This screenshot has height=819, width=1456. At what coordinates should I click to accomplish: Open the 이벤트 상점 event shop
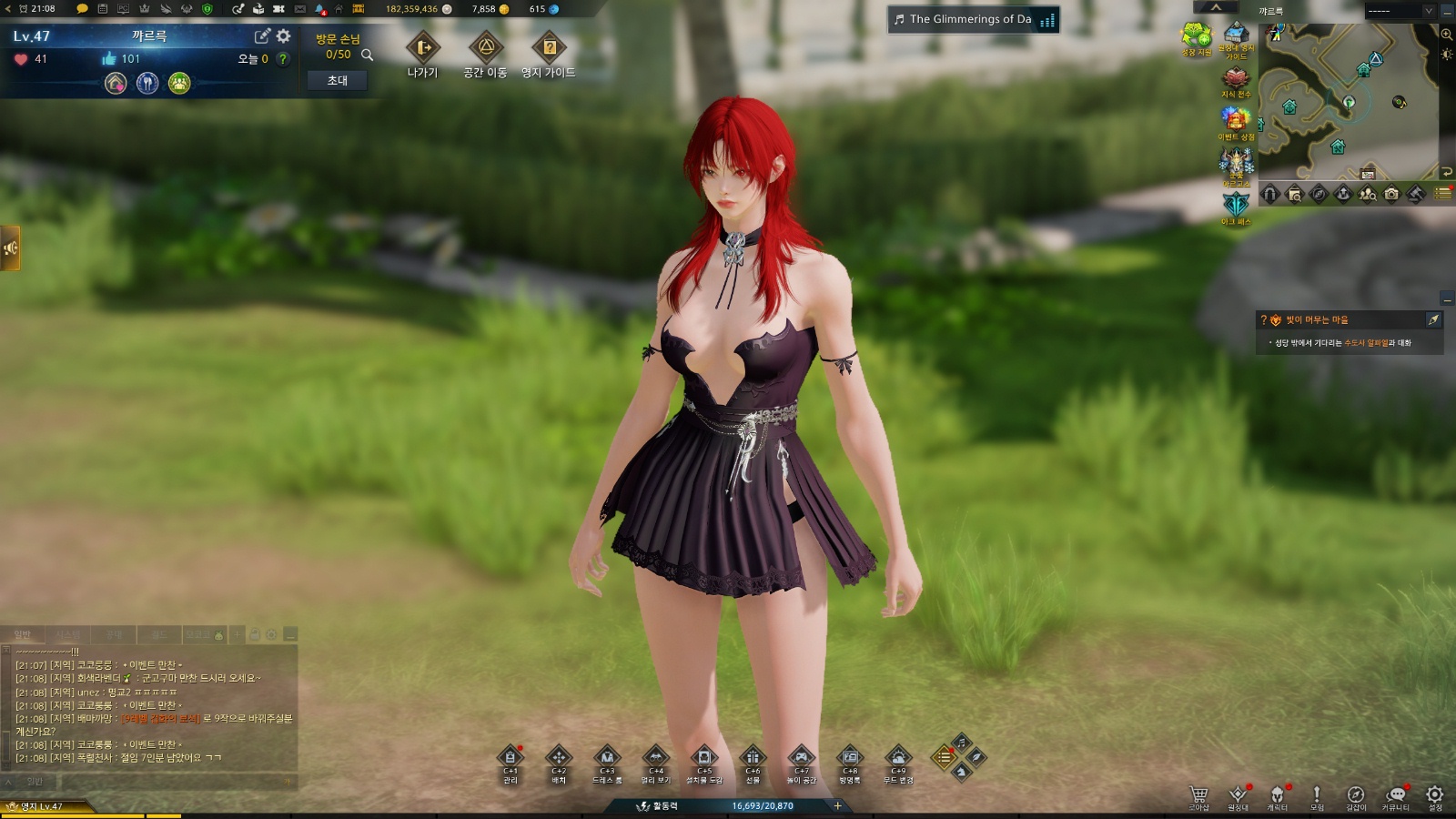pyautogui.click(x=1236, y=120)
